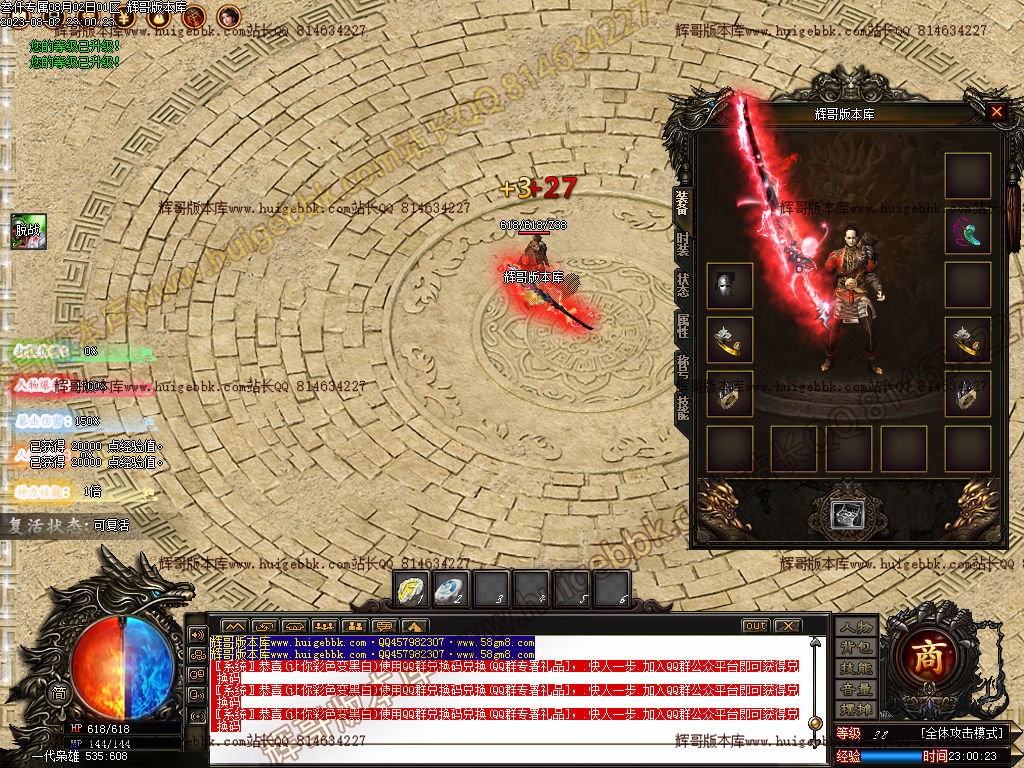Open the 音量 (volume) menu button
The height and width of the screenshot is (768, 1024).
pyautogui.click(x=856, y=689)
